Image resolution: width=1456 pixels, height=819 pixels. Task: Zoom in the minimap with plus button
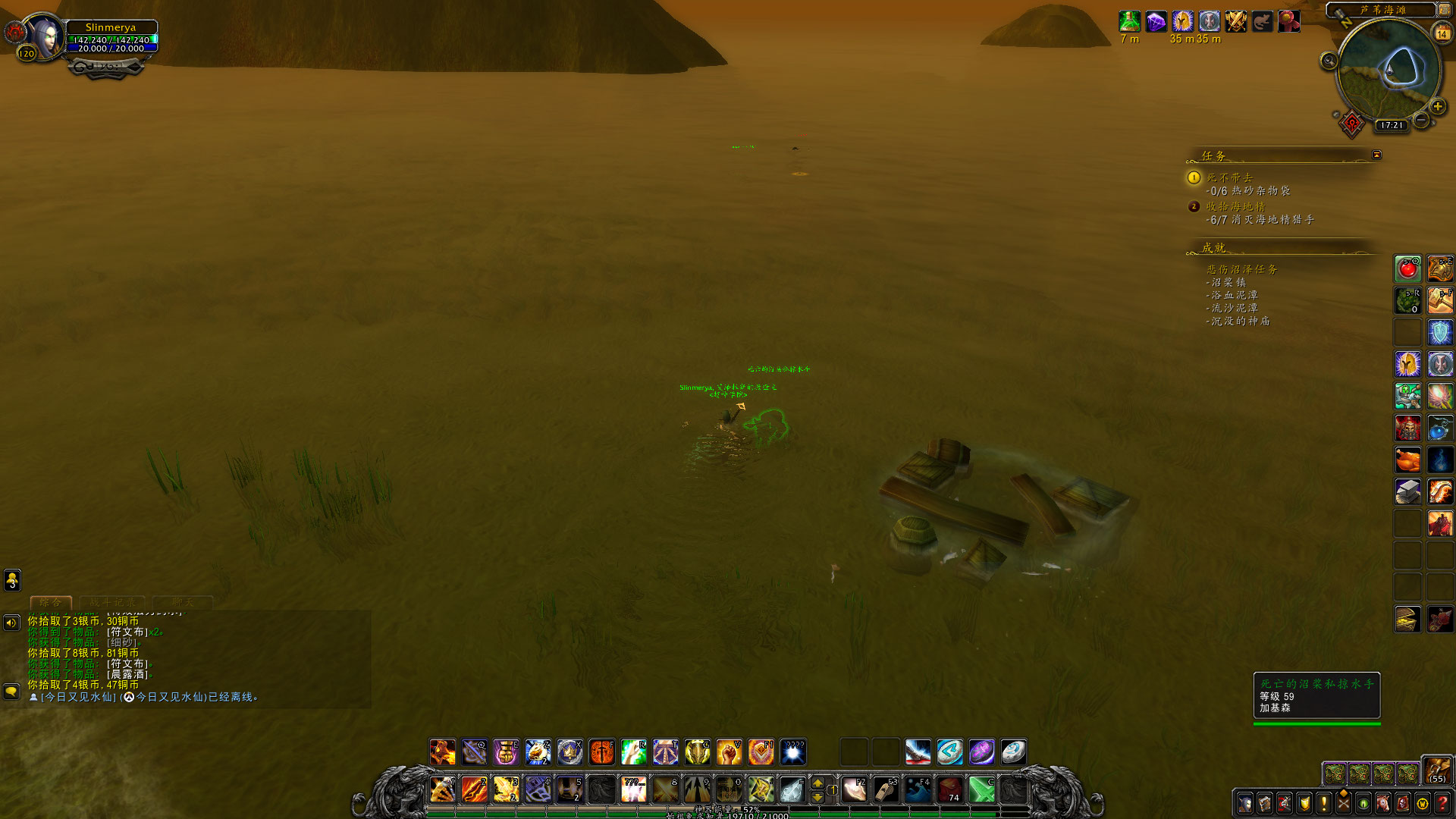coord(1438,107)
